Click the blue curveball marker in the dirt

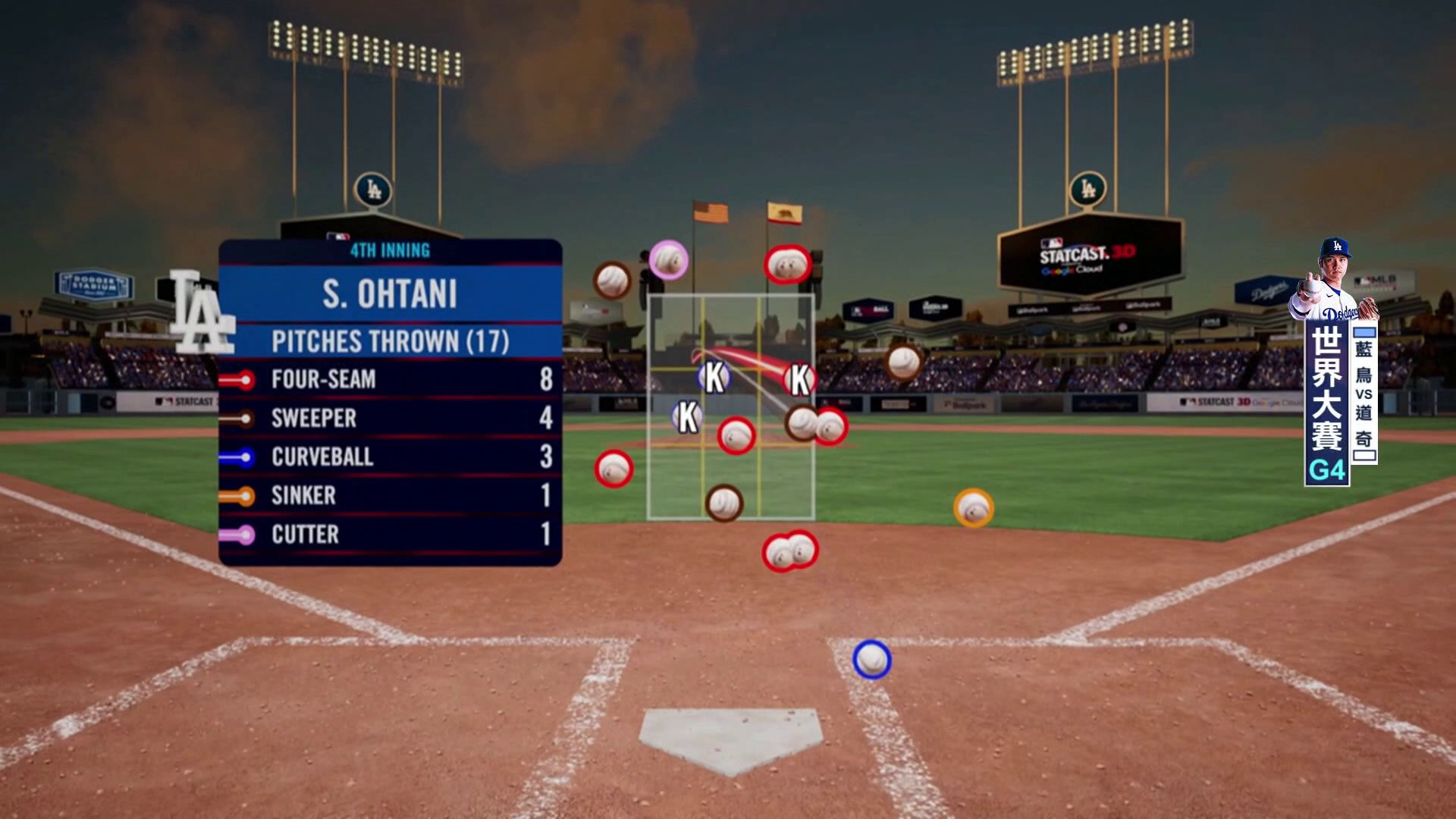[x=871, y=659]
